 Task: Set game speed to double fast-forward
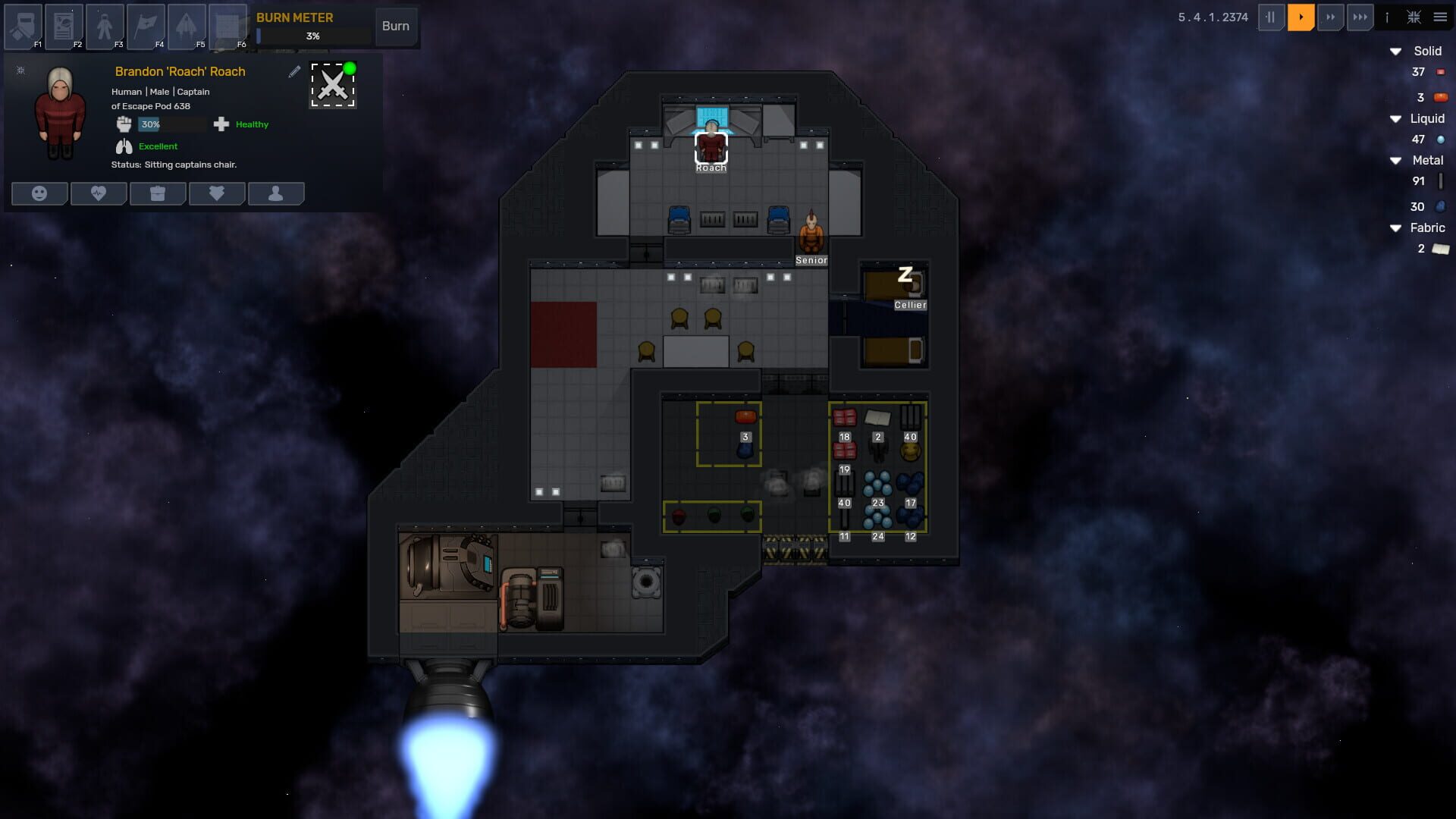pyautogui.click(x=1330, y=17)
